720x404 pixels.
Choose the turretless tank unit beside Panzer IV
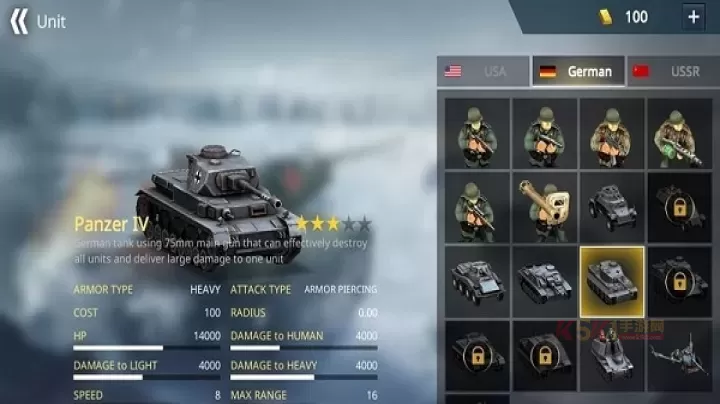pyautogui.click(x=544, y=282)
